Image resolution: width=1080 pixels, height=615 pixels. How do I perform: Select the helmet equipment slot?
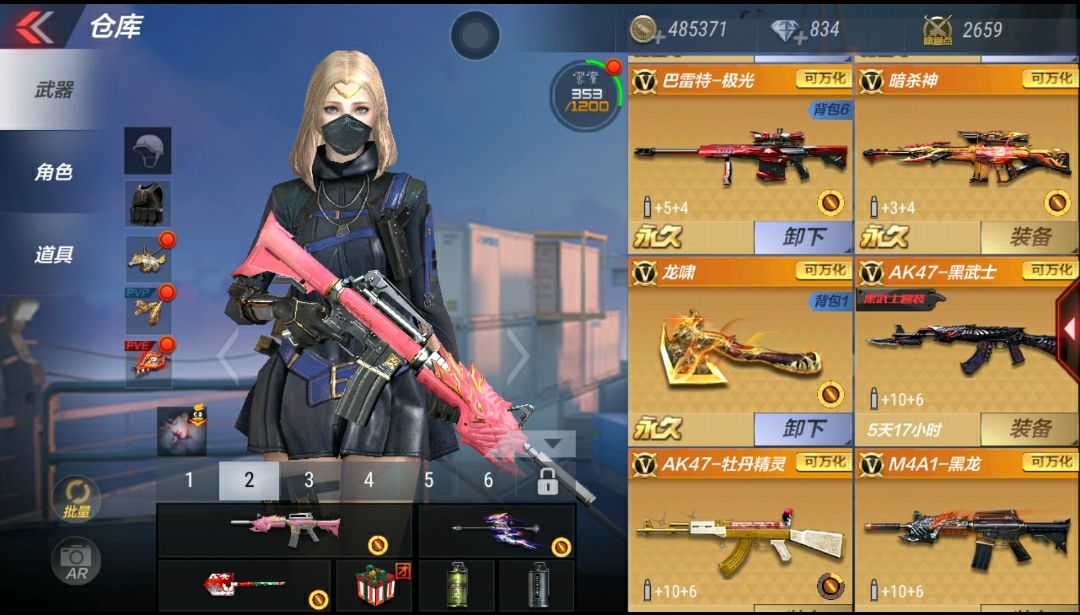click(x=148, y=150)
